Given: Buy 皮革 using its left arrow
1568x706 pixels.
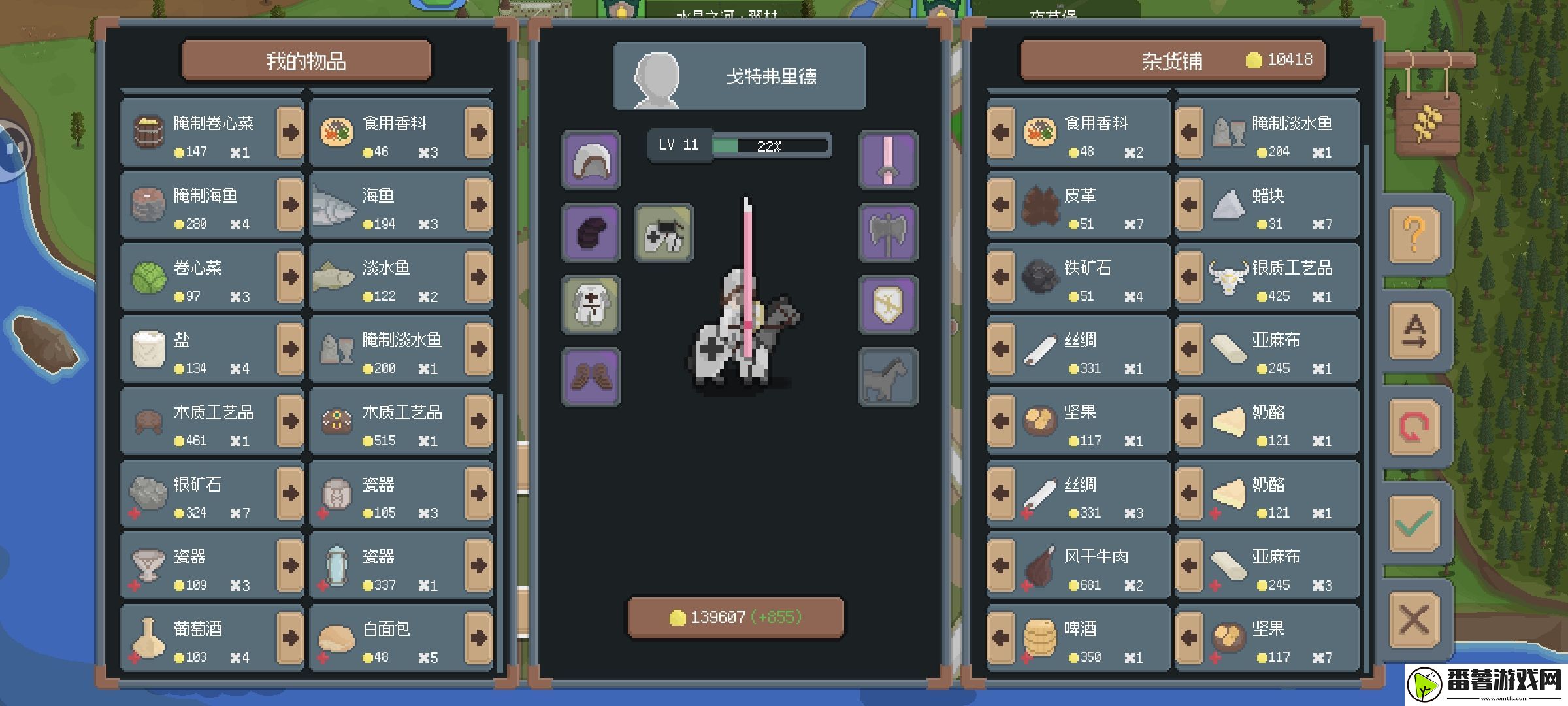Looking at the screenshot, I should point(1000,205).
